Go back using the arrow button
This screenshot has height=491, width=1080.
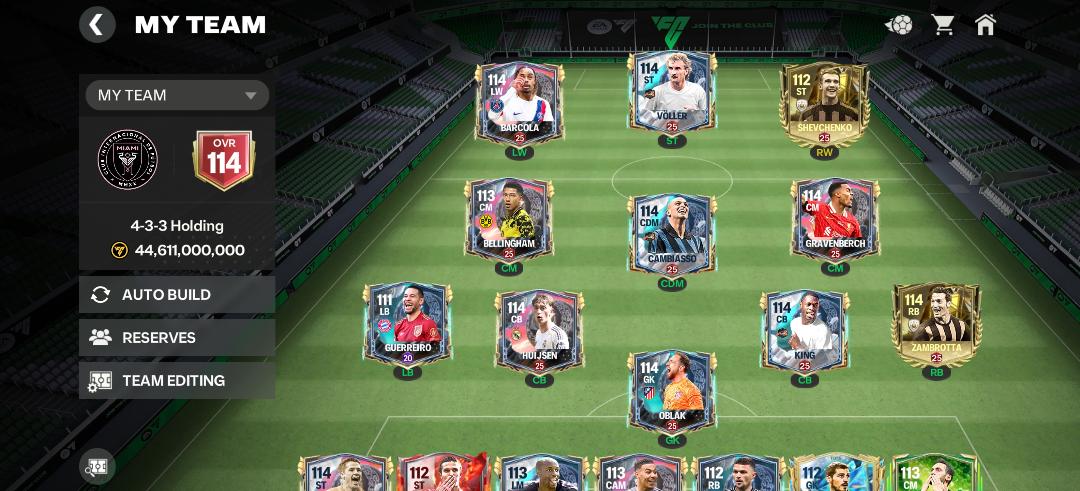click(x=97, y=25)
